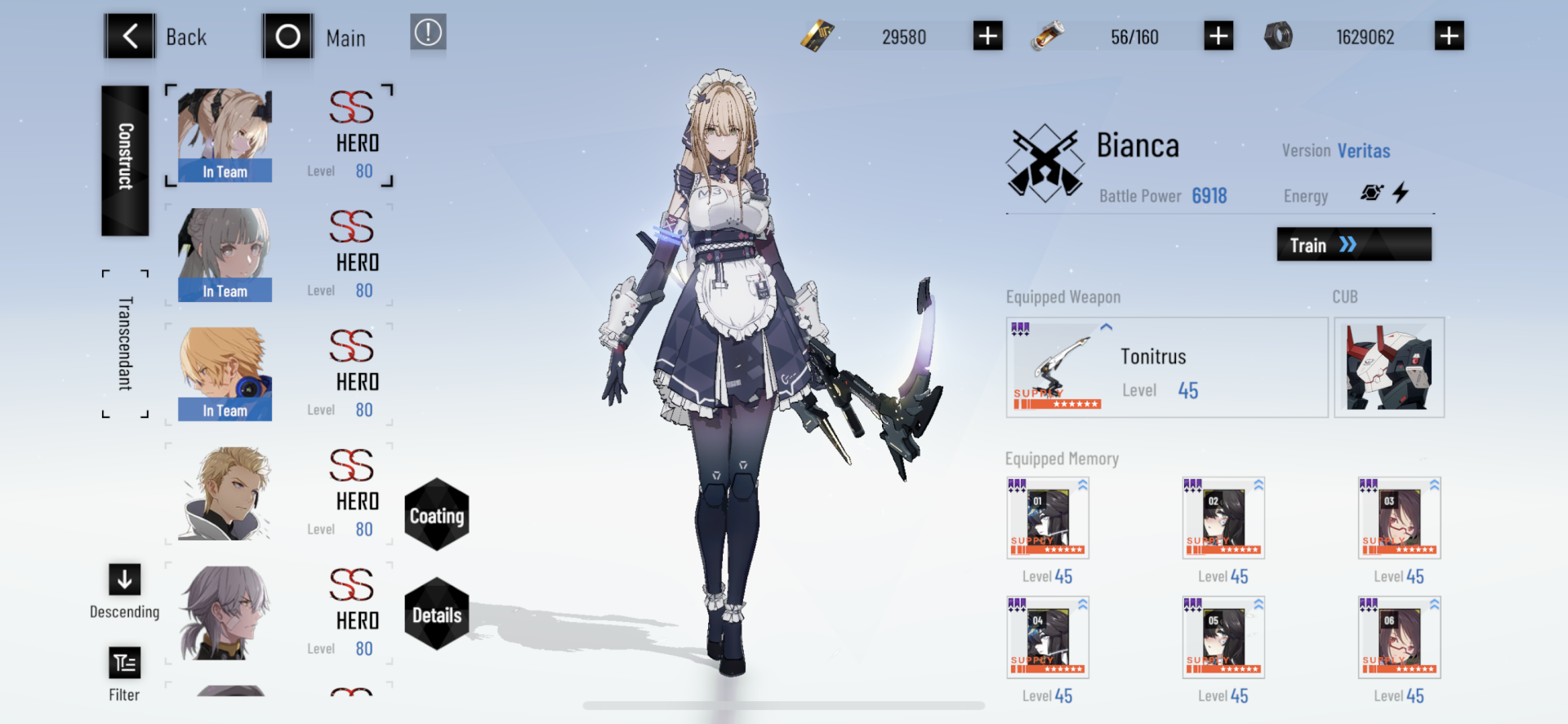Click the Filter icon in the sidebar

click(x=123, y=663)
